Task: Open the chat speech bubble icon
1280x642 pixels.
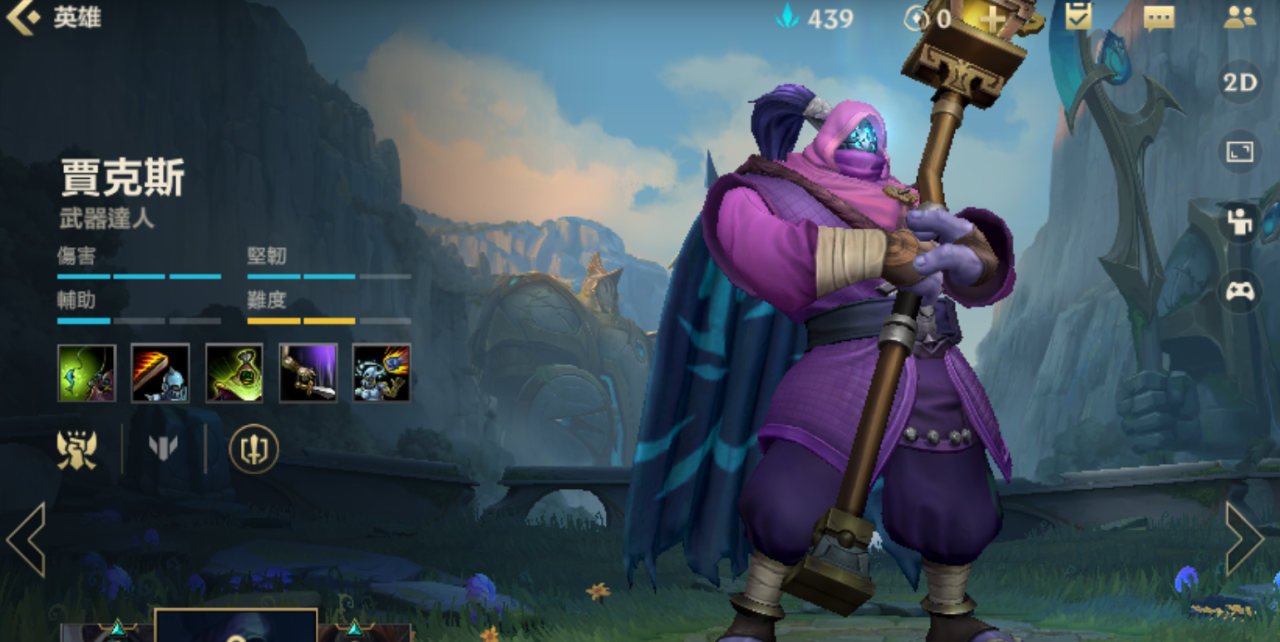Action: pyautogui.click(x=1158, y=18)
